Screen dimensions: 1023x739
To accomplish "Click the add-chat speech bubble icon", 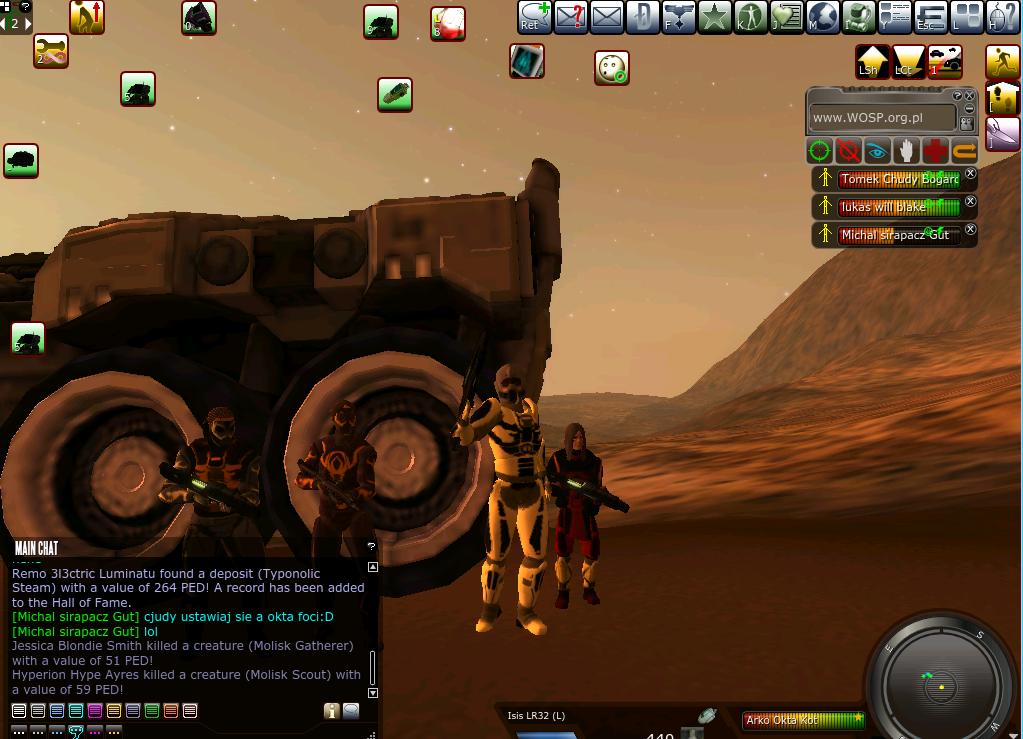I will [535, 17].
